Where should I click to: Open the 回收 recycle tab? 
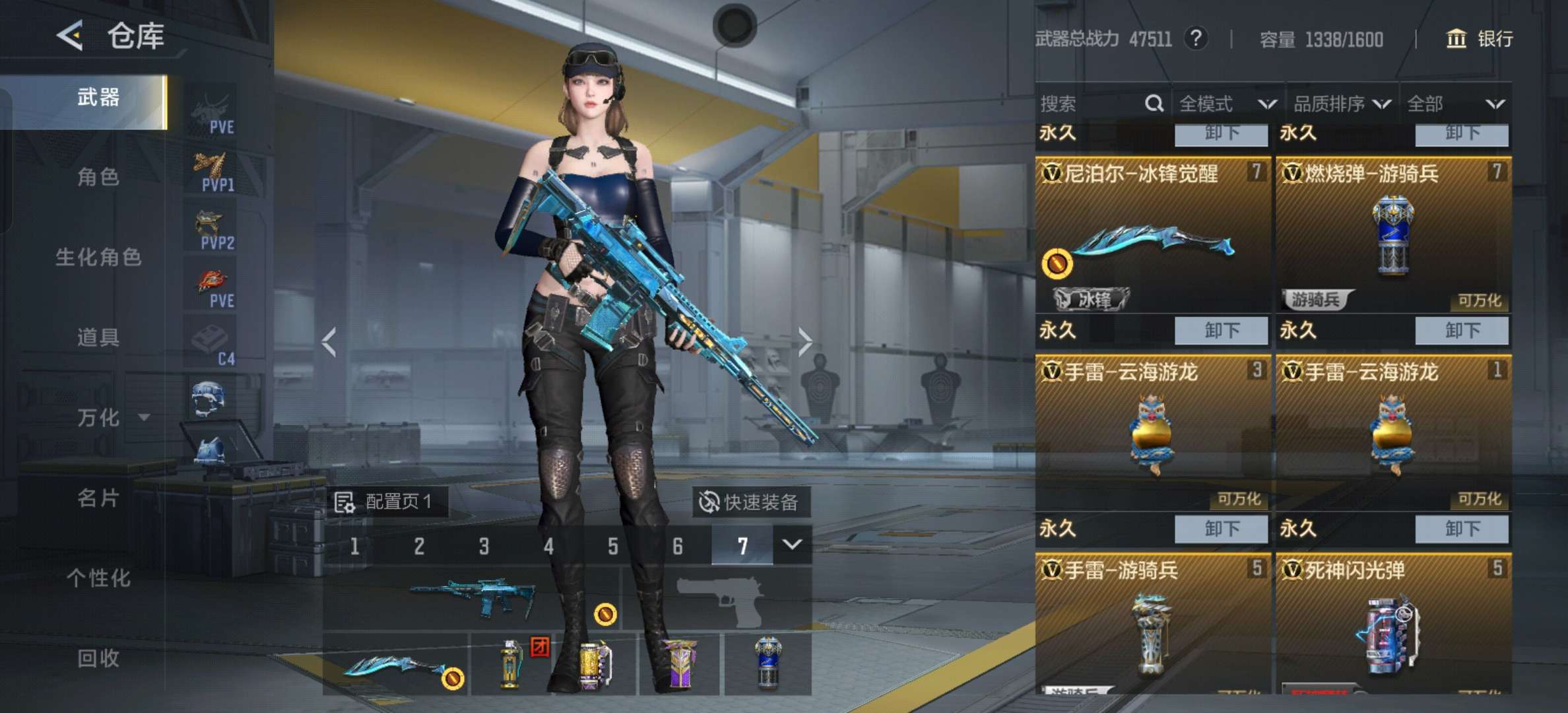pyautogui.click(x=98, y=658)
